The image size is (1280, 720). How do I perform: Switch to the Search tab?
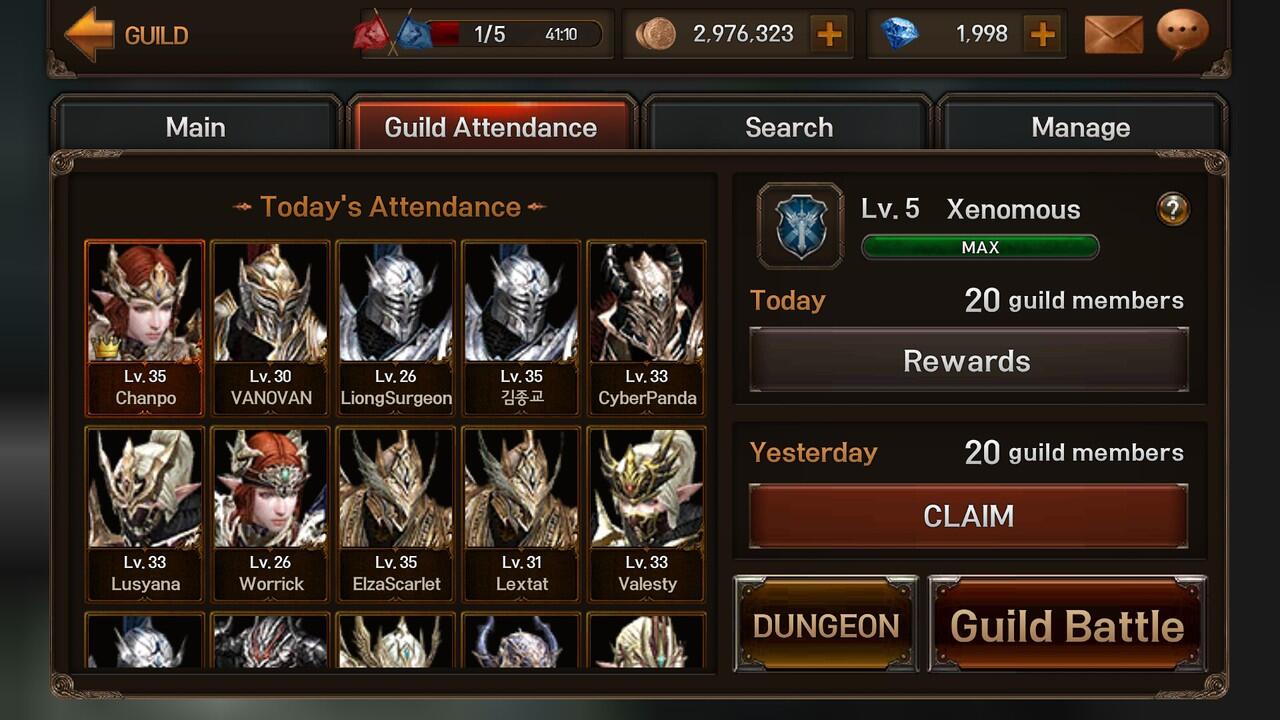pyautogui.click(x=788, y=127)
